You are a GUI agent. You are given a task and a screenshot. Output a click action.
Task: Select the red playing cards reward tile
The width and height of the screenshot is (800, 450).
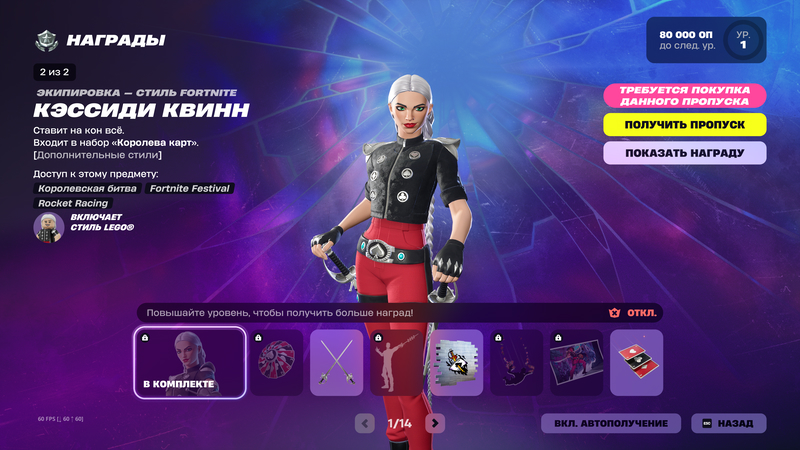coord(636,362)
